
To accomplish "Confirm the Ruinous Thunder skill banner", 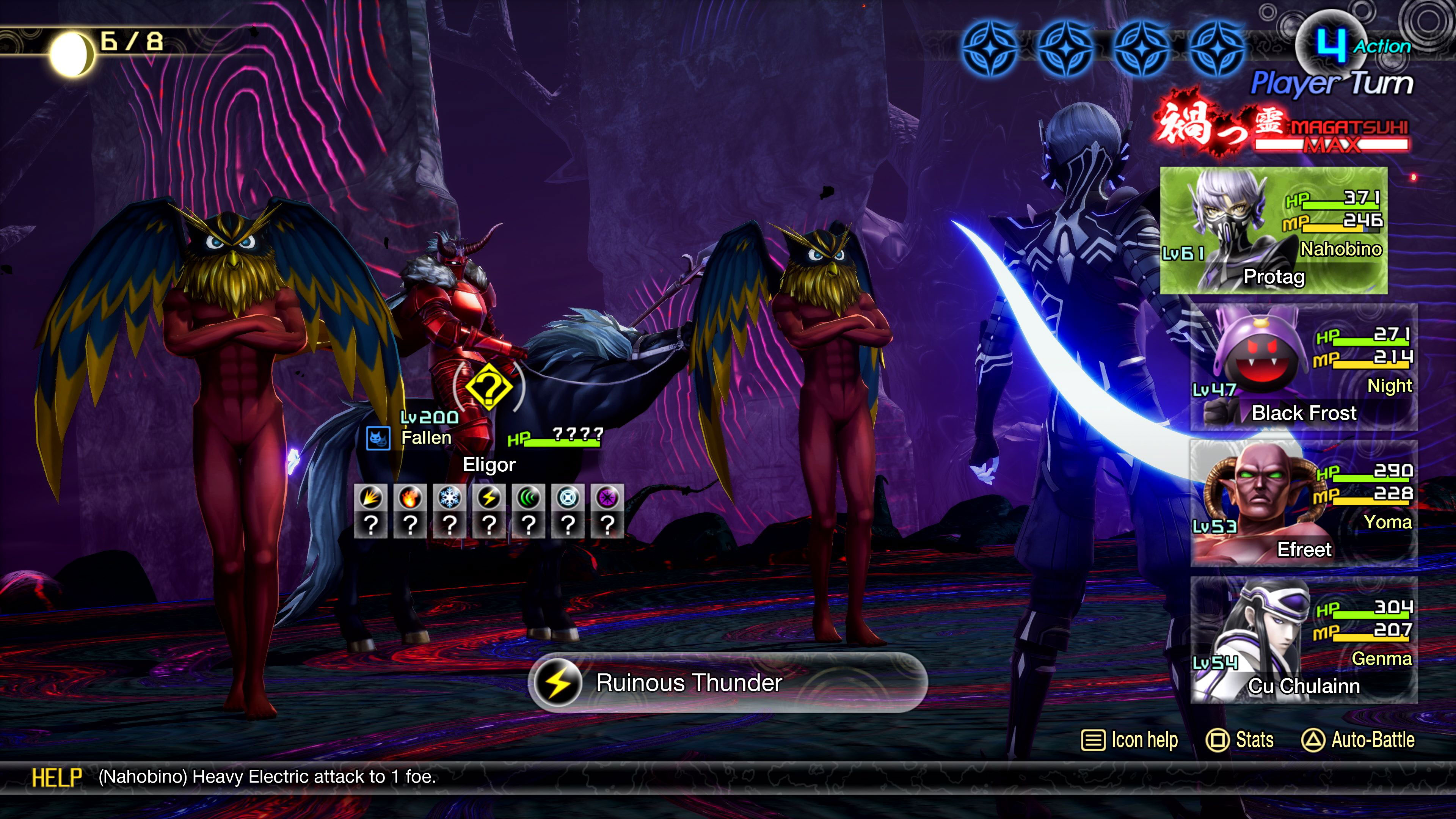I will point(728,682).
